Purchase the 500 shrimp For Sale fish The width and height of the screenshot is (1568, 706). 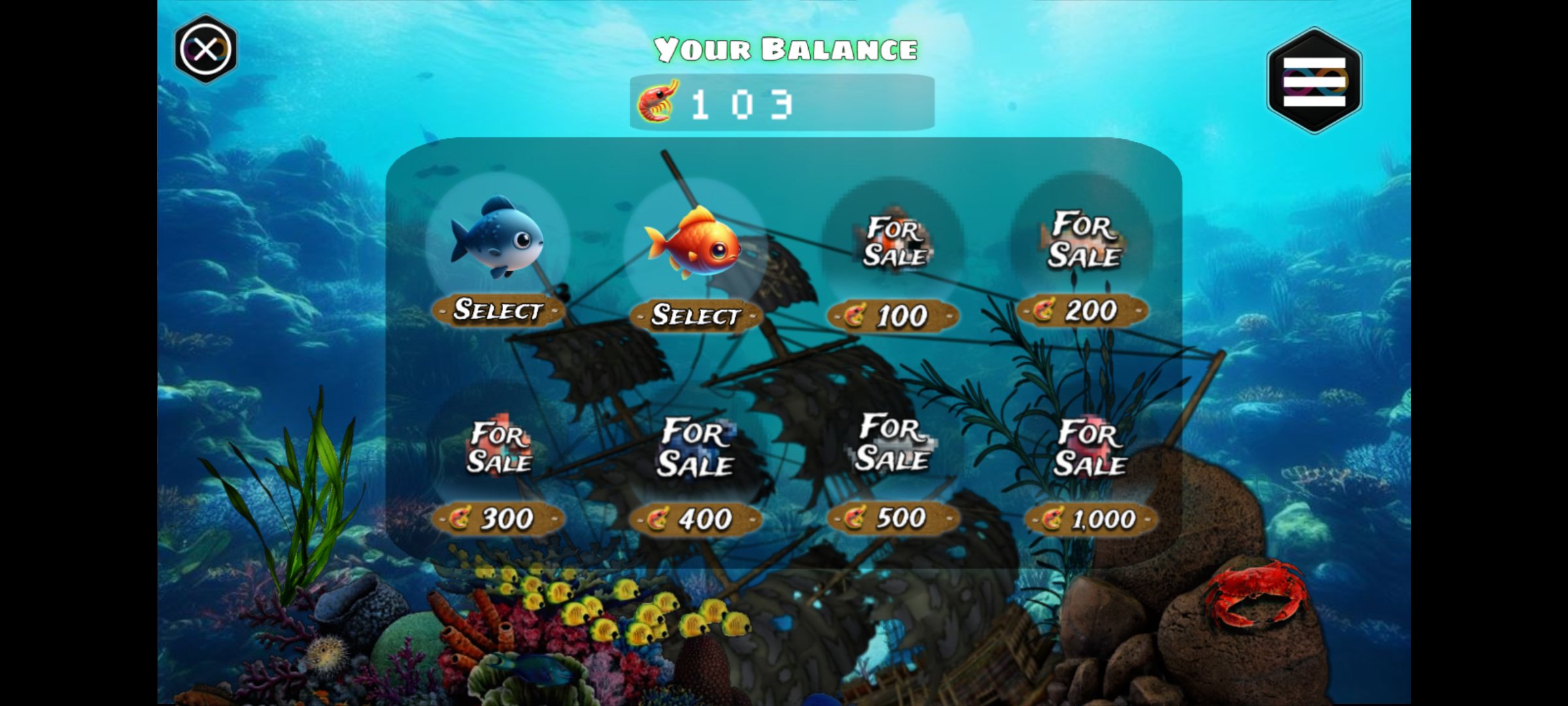(893, 517)
